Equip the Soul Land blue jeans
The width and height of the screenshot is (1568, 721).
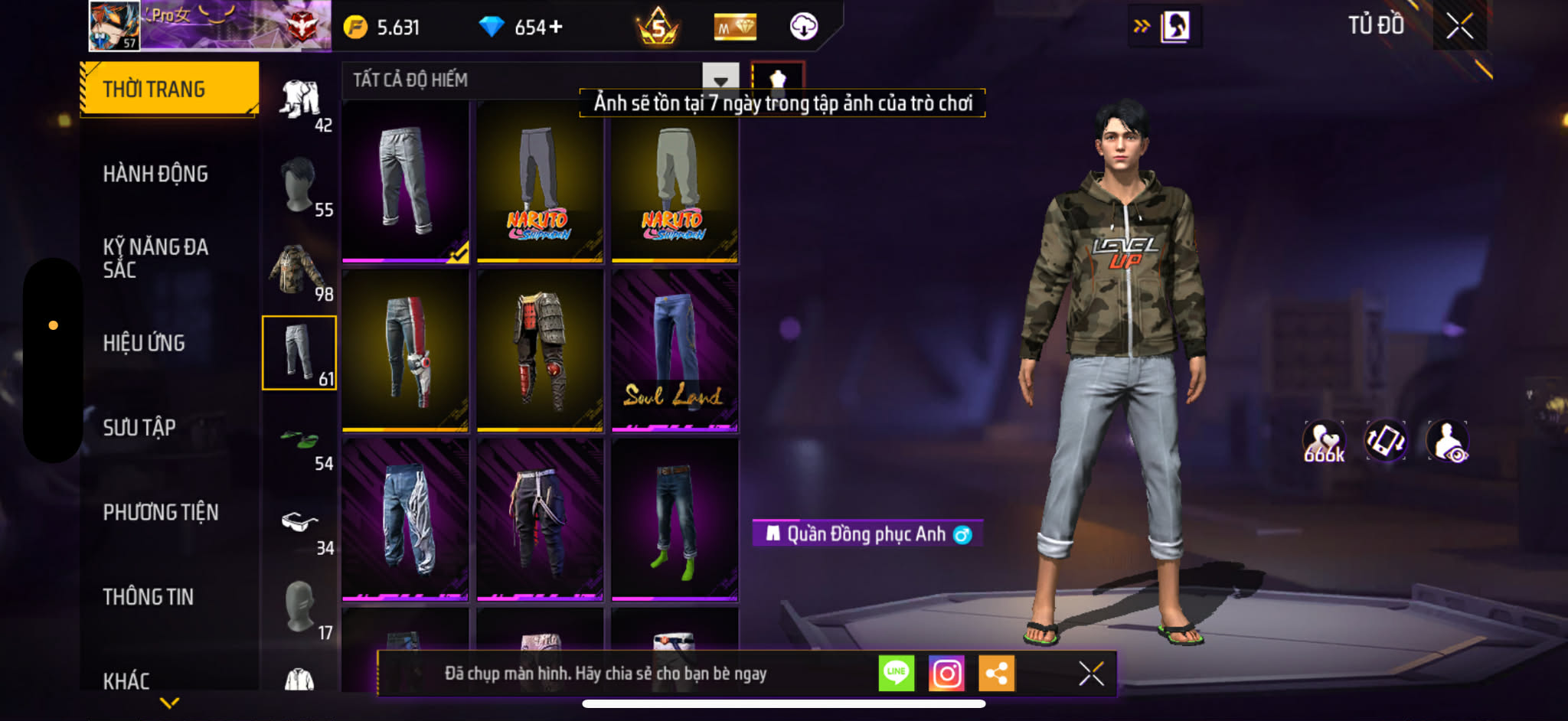pos(675,350)
